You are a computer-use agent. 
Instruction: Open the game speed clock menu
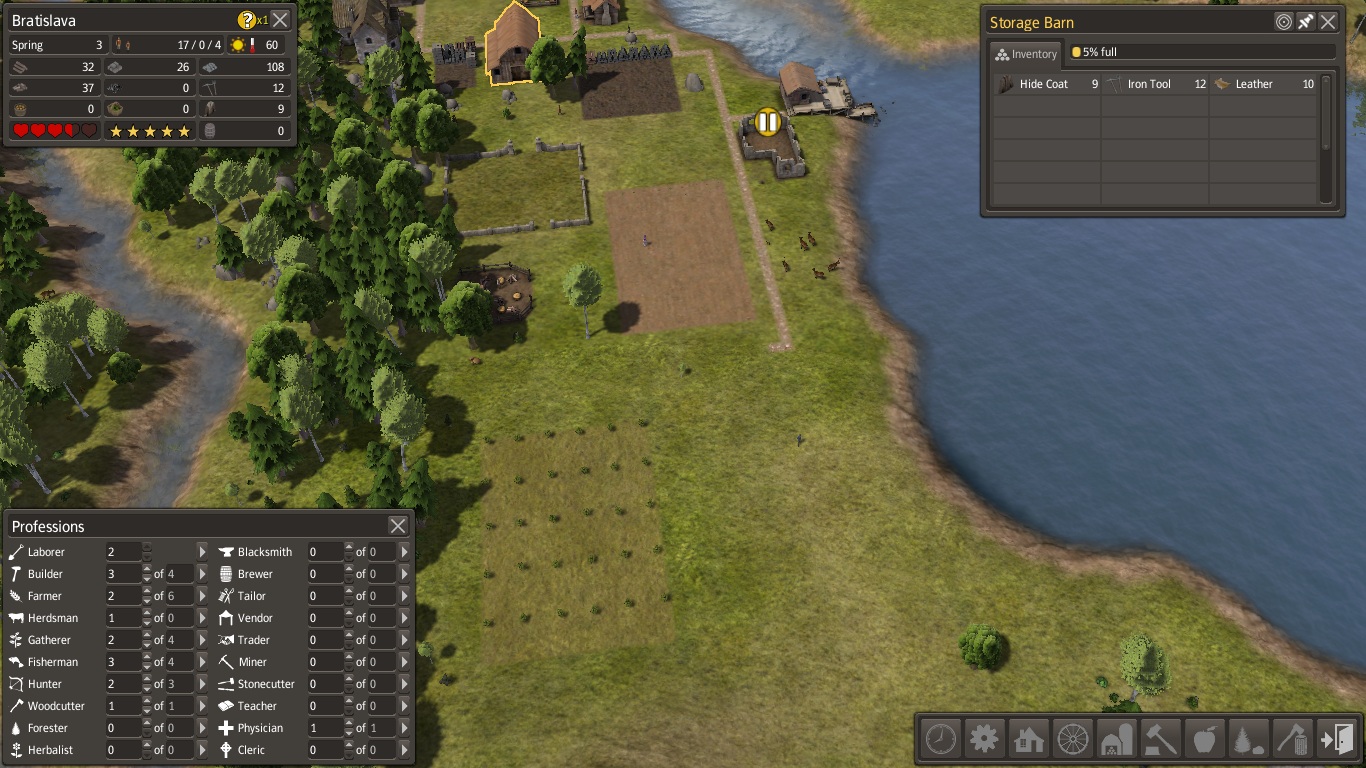941,739
